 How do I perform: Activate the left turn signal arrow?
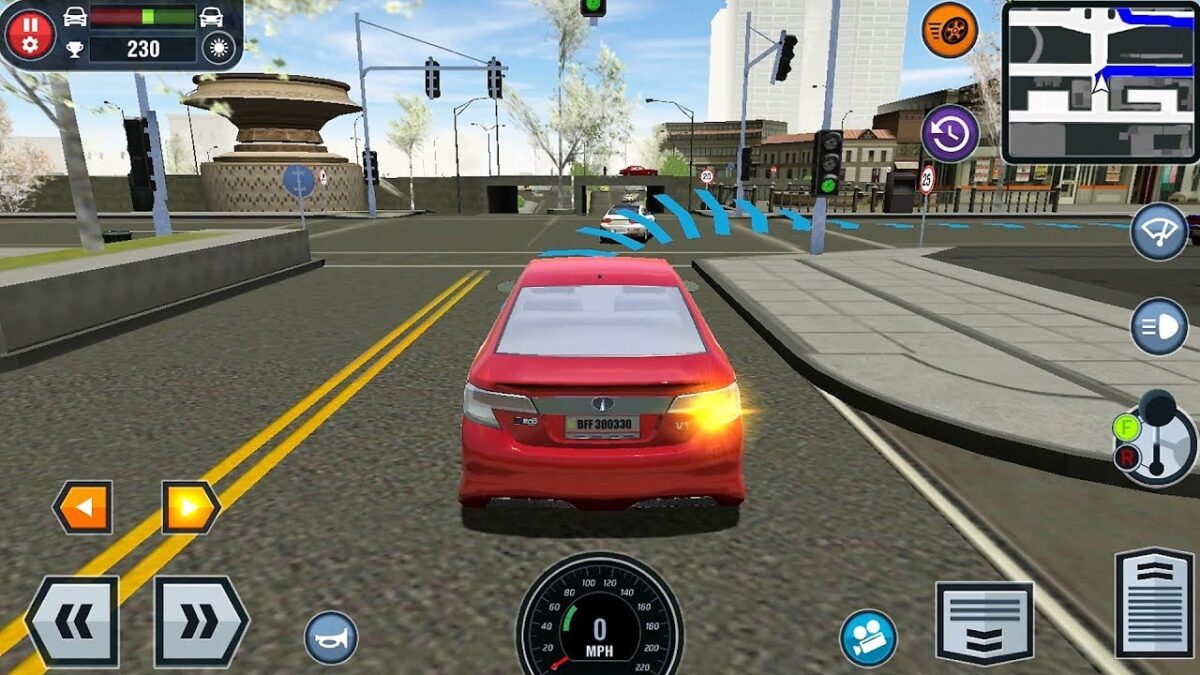tap(83, 507)
